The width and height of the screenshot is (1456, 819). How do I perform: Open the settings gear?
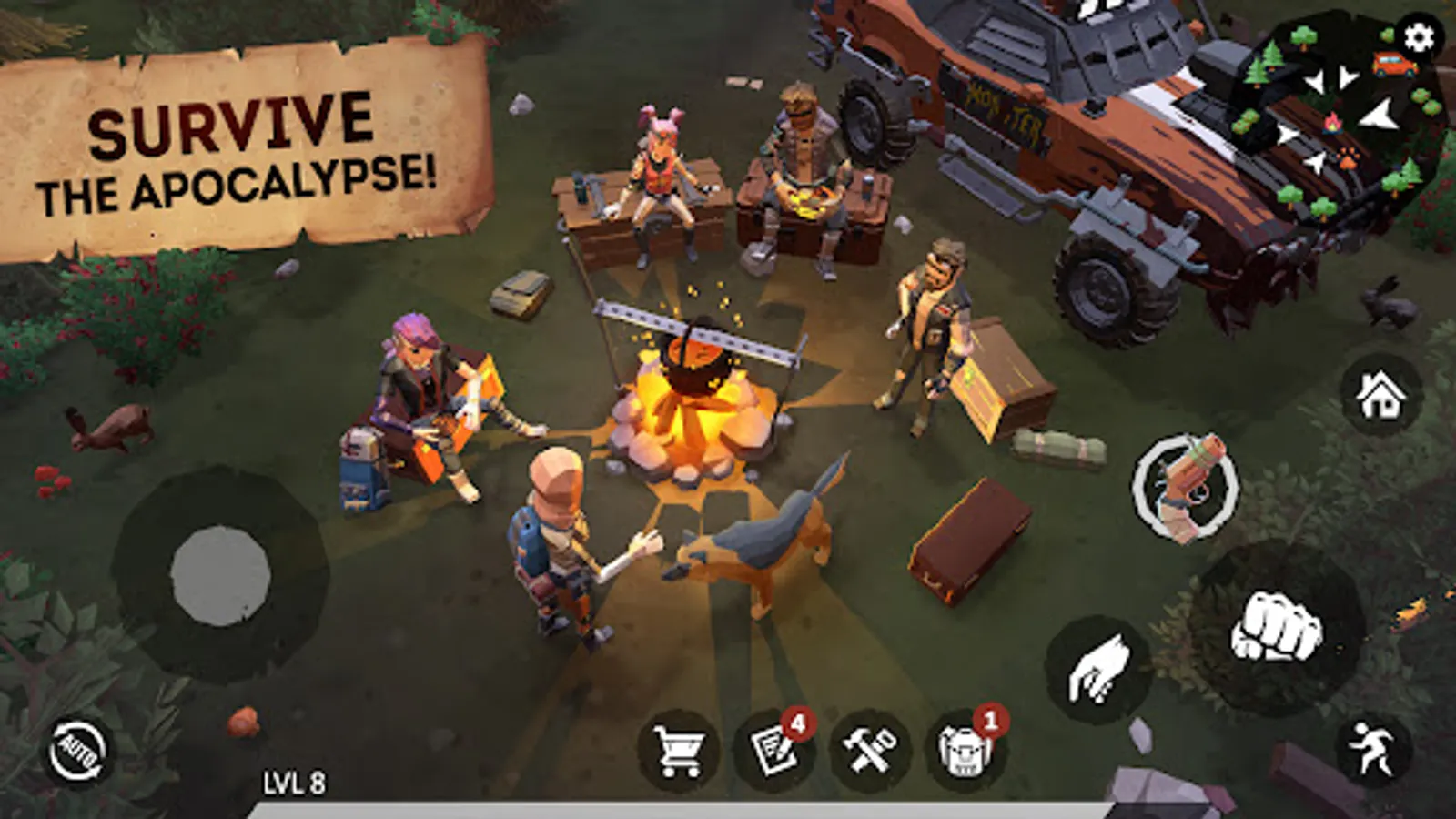[x=1418, y=38]
